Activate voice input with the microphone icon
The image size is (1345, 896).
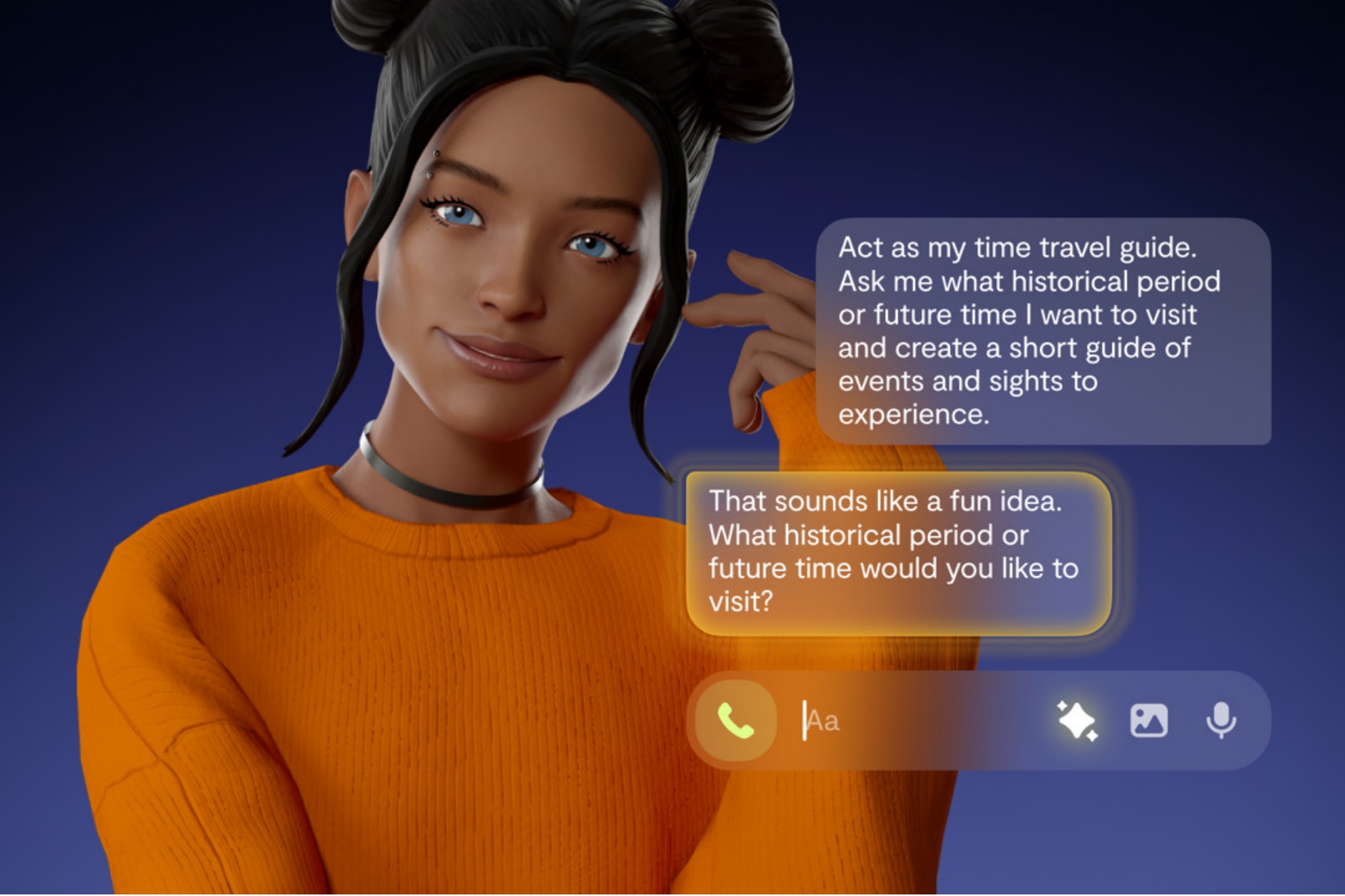(1220, 720)
